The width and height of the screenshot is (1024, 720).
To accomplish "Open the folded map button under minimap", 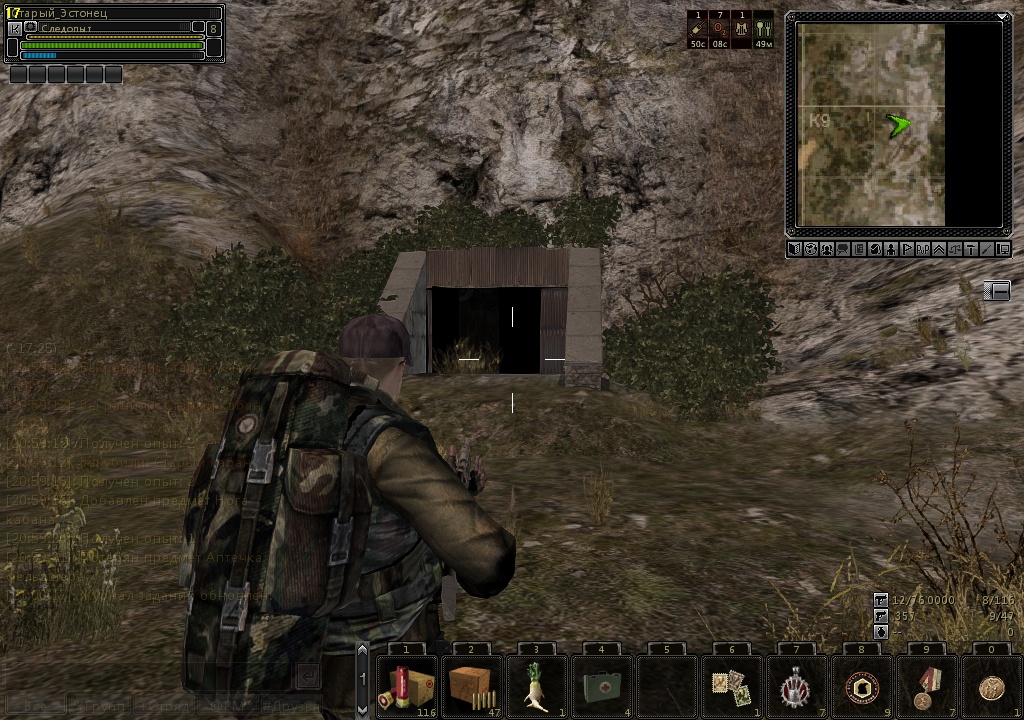I will (795, 249).
